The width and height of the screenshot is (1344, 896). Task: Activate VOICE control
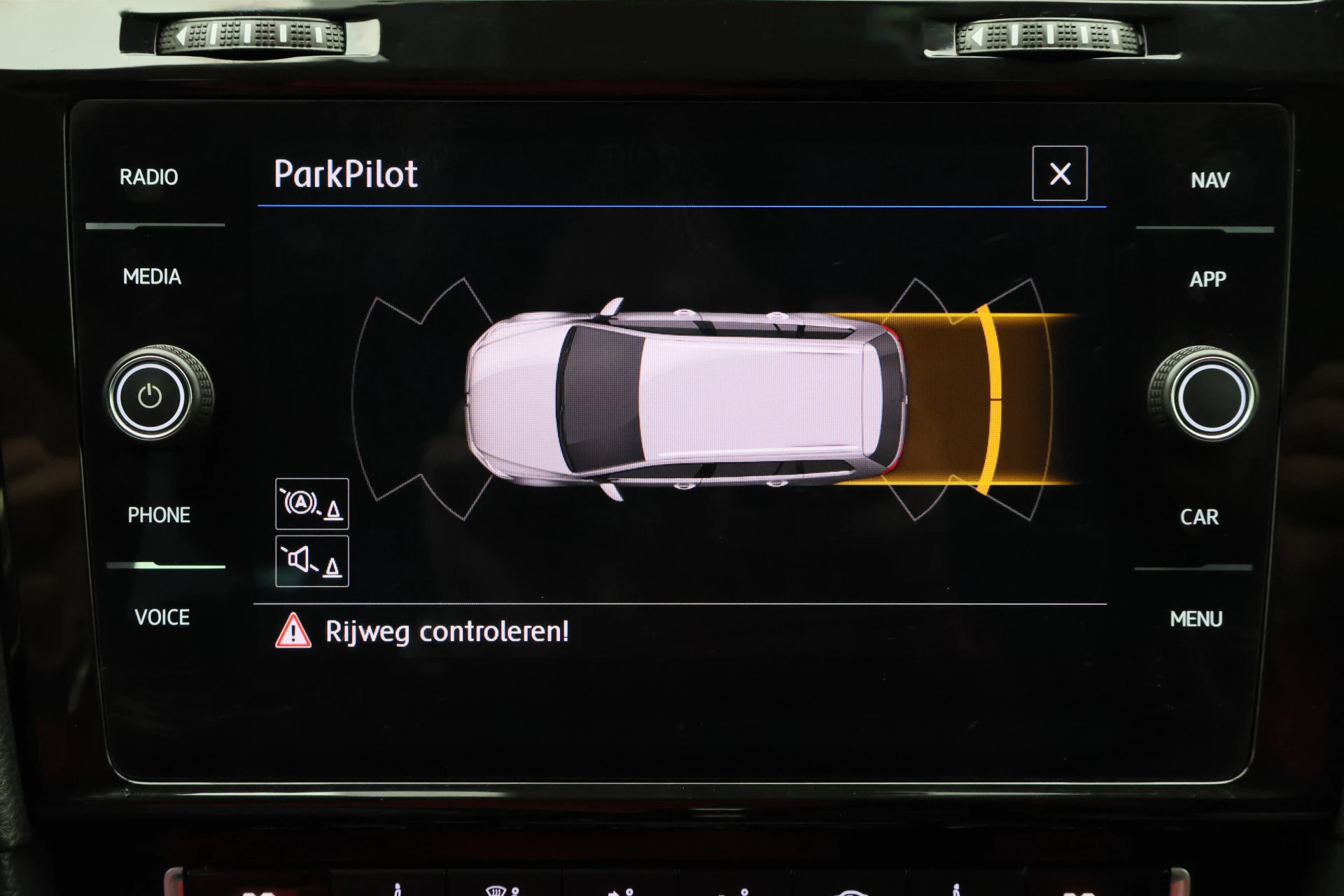tap(162, 617)
